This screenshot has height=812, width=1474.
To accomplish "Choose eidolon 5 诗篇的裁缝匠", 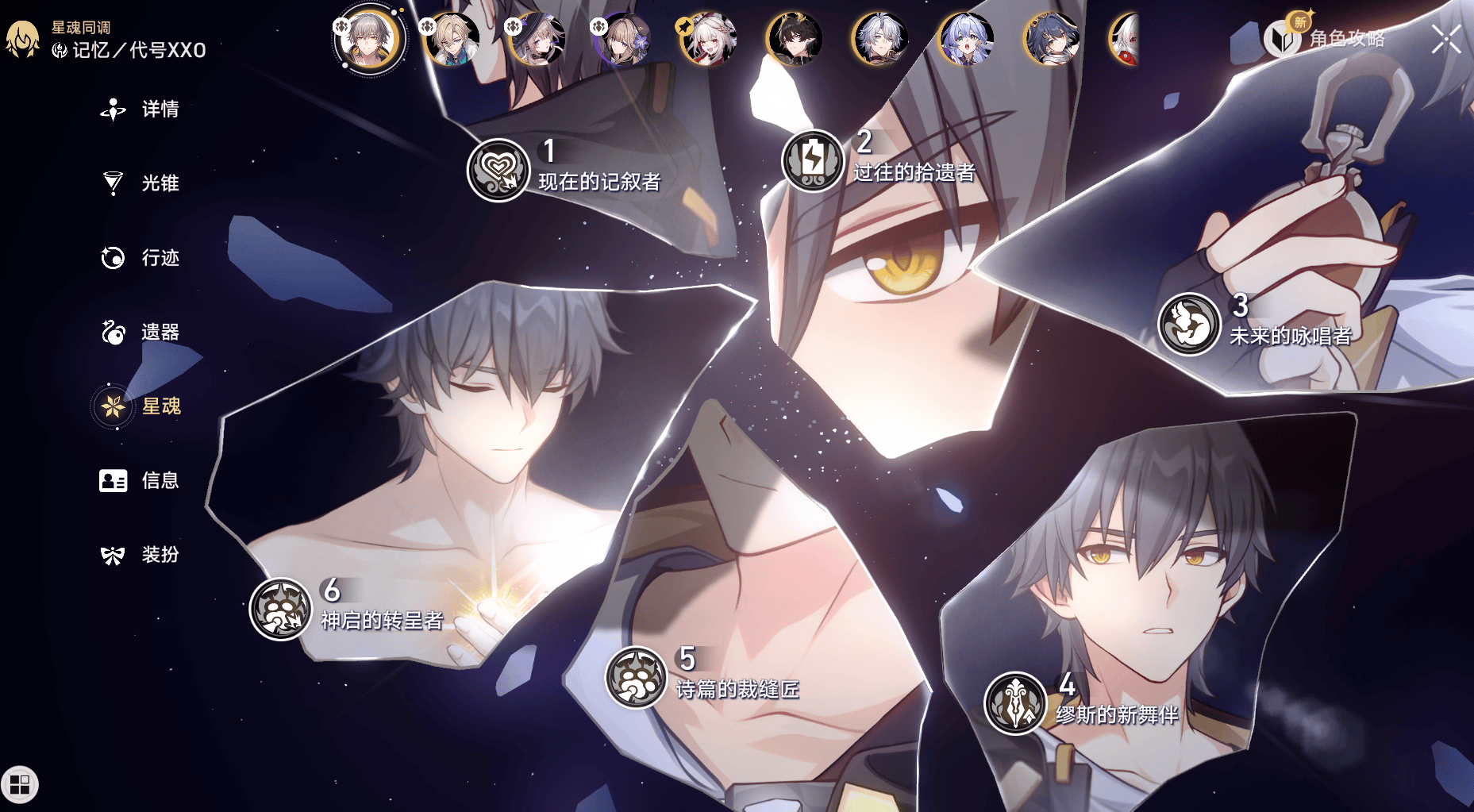I will pyautogui.click(x=636, y=677).
